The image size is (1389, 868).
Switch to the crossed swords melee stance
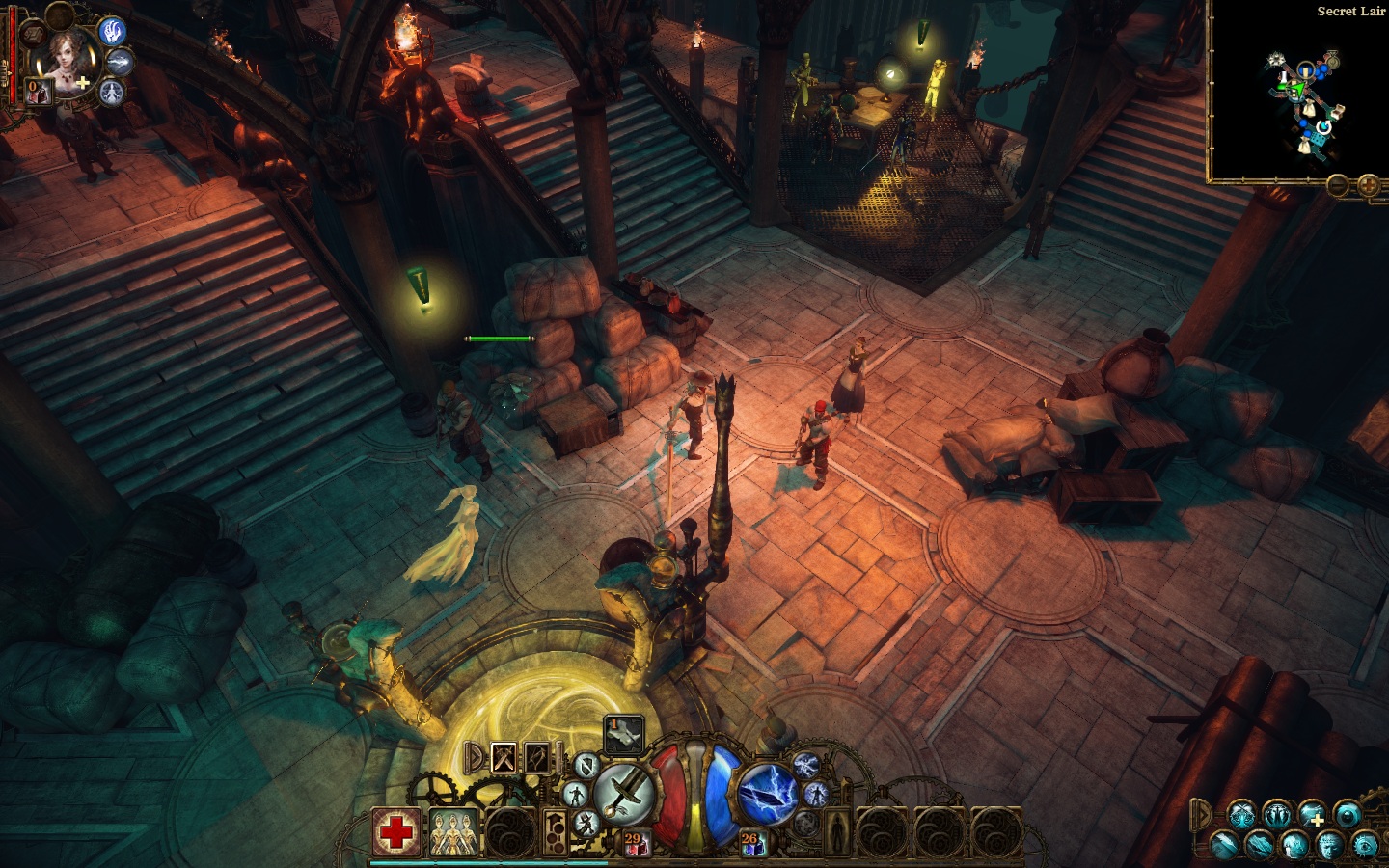tap(504, 758)
